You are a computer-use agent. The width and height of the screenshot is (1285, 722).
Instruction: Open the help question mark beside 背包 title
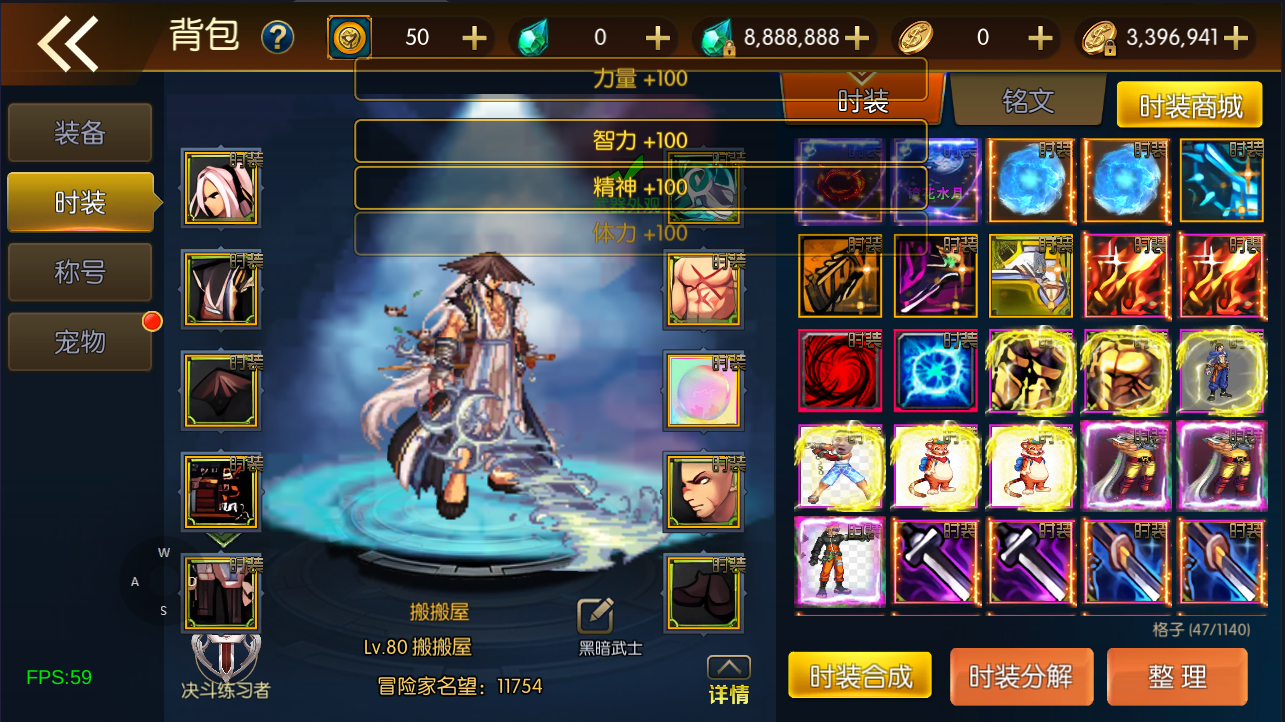coord(278,36)
